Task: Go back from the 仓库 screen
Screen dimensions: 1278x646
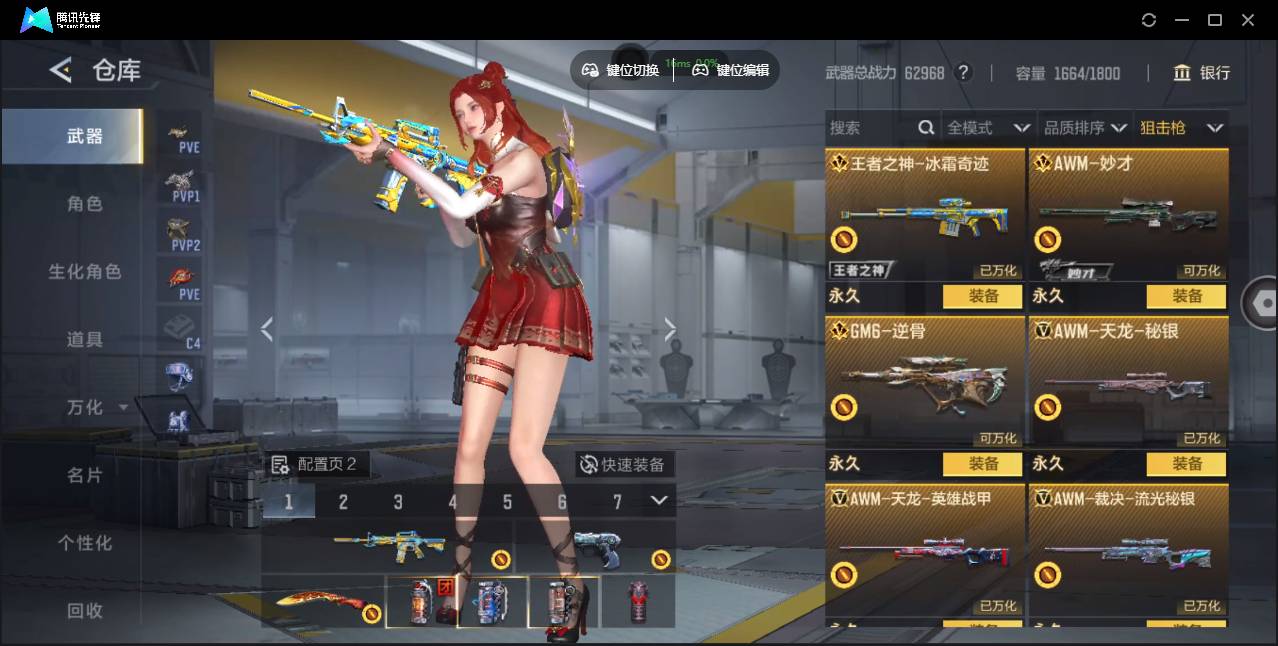Action: click(x=61, y=70)
